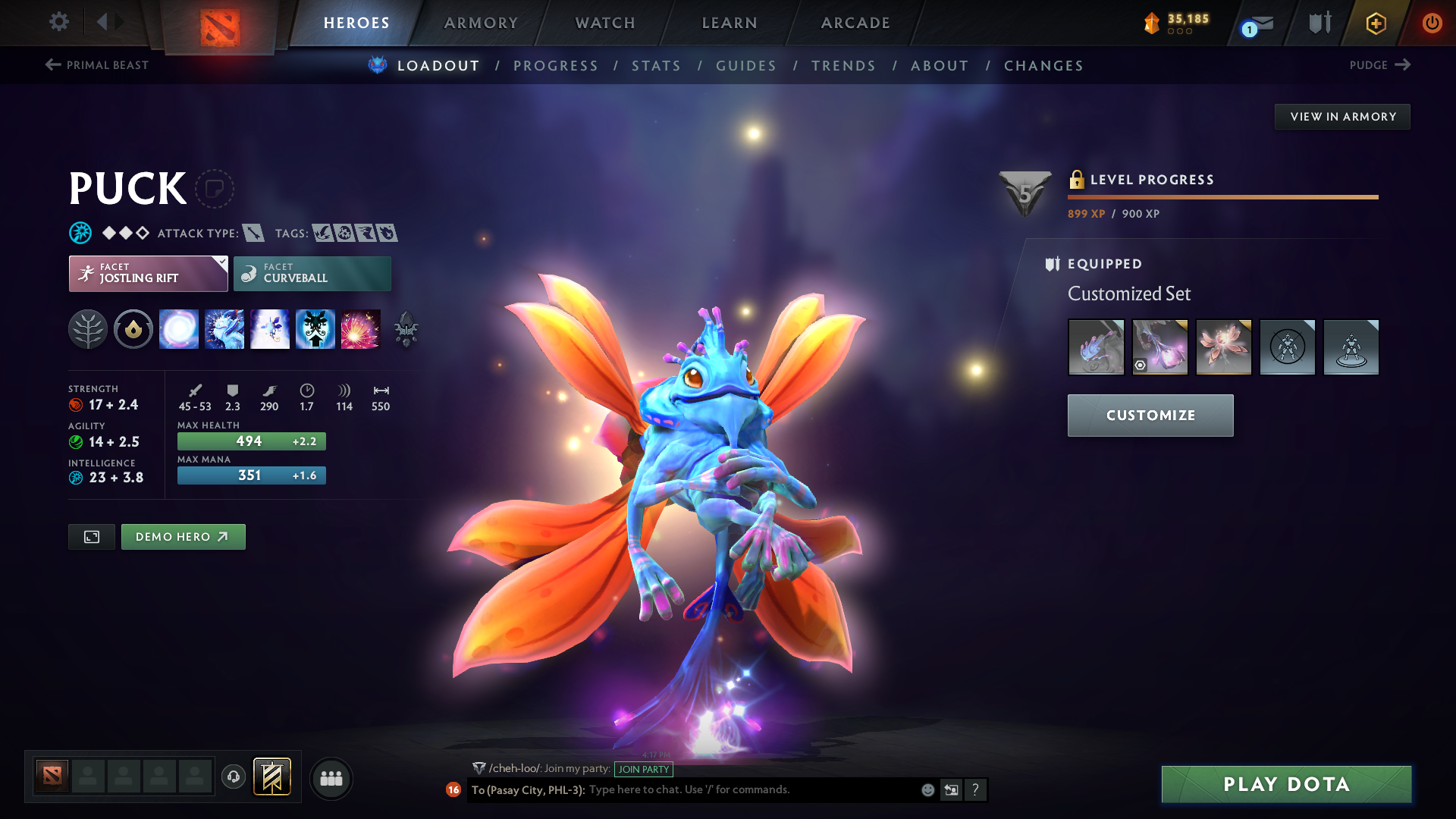
Task: Toggle the Curveball facet
Action: pyautogui.click(x=312, y=273)
